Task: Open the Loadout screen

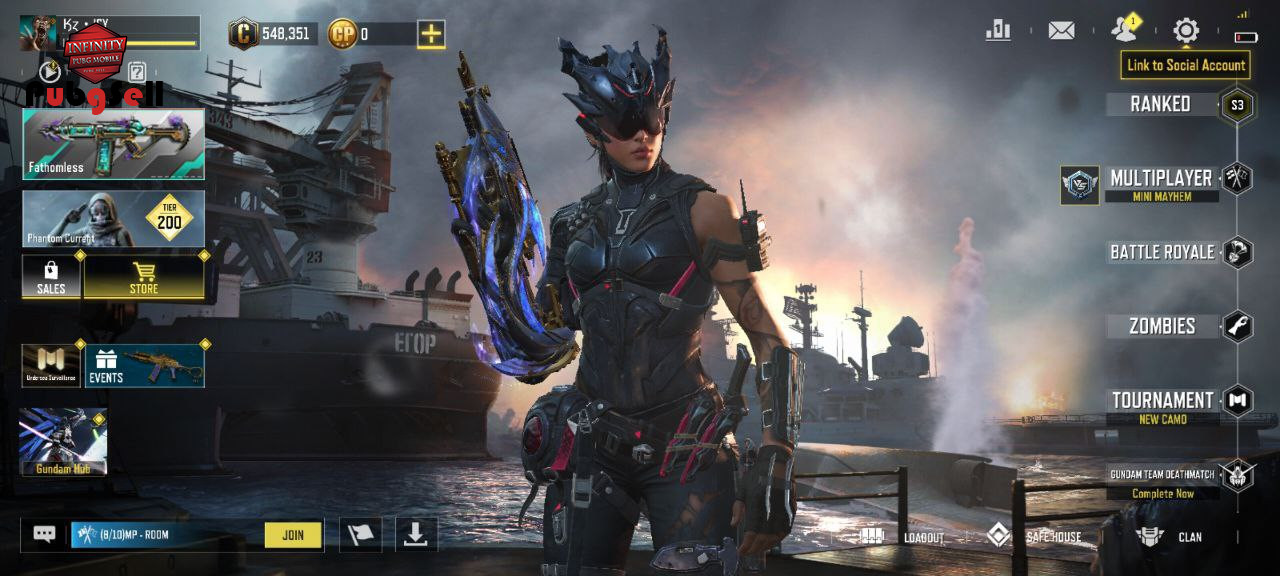Action: pyautogui.click(x=903, y=537)
